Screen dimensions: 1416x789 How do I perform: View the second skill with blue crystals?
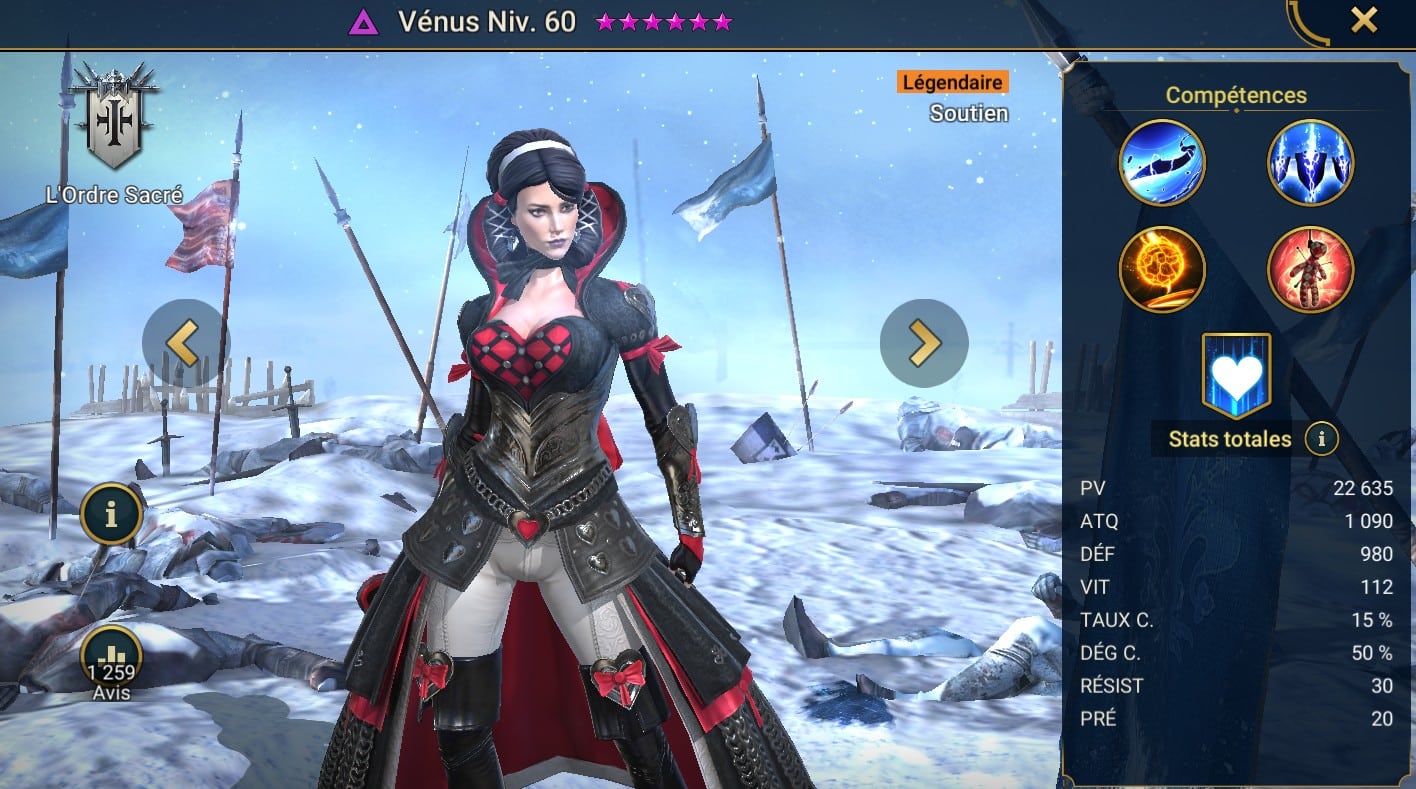pos(1310,162)
